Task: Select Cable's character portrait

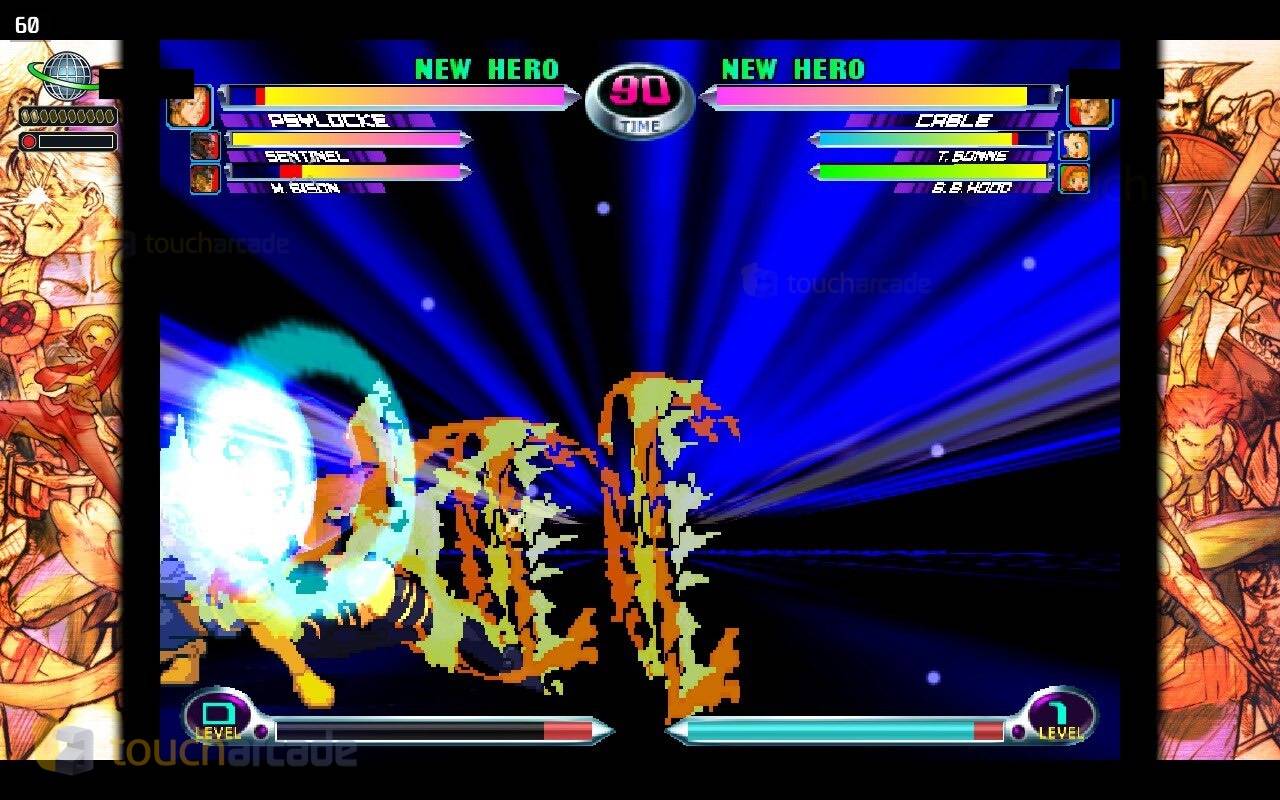Action: coord(1090,107)
